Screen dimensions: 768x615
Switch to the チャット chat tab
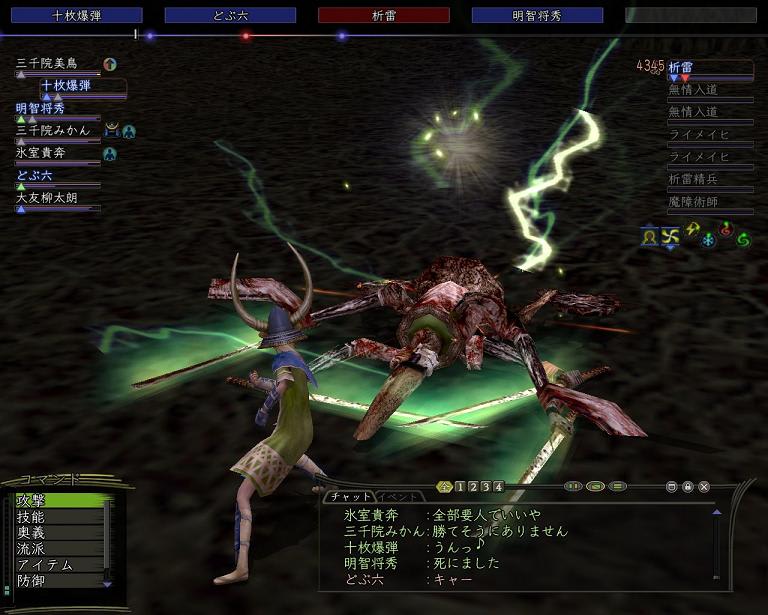pyautogui.click(x=350, y=496)
